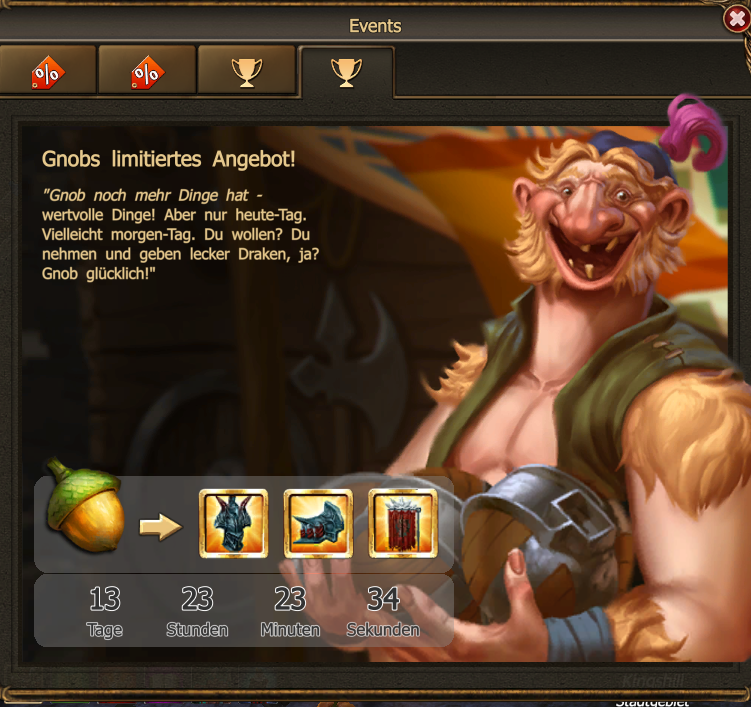Screen dimensions: 751x707
Task: Close the Events window
Action: pyautogui.click(x=735, y=19)
